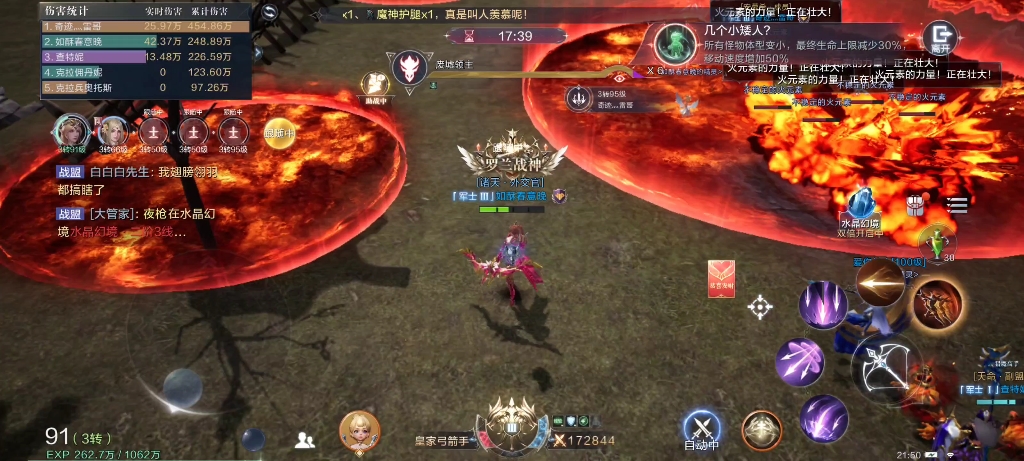Select the crosshair target-lock button
The width and height of the screenshot is (1024, 461).
(760, 307)
